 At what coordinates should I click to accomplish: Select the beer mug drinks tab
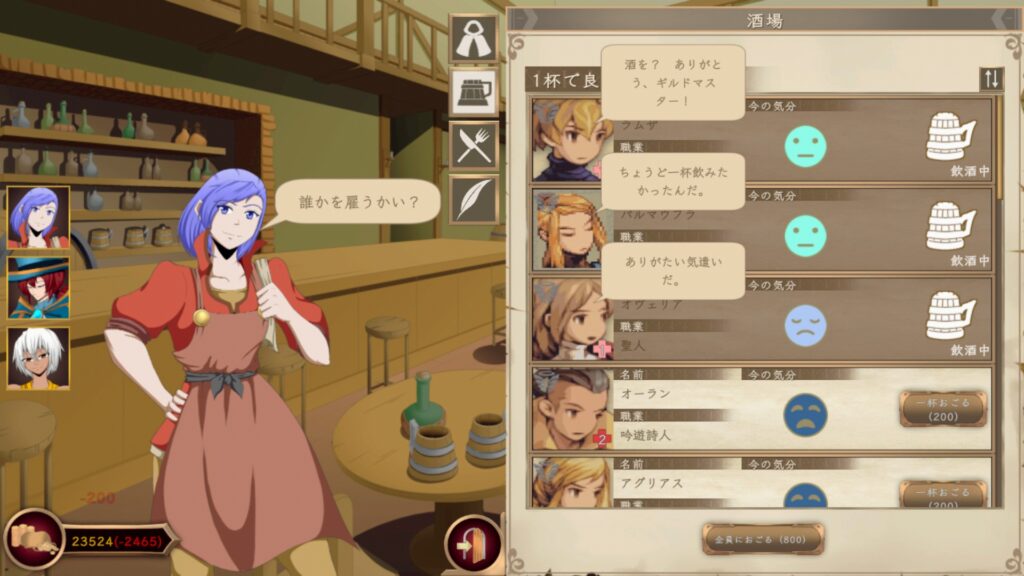click(473, 92)
